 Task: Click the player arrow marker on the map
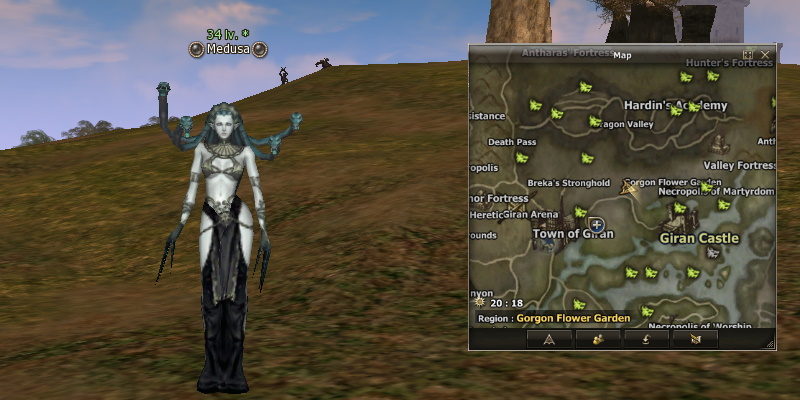630,188
